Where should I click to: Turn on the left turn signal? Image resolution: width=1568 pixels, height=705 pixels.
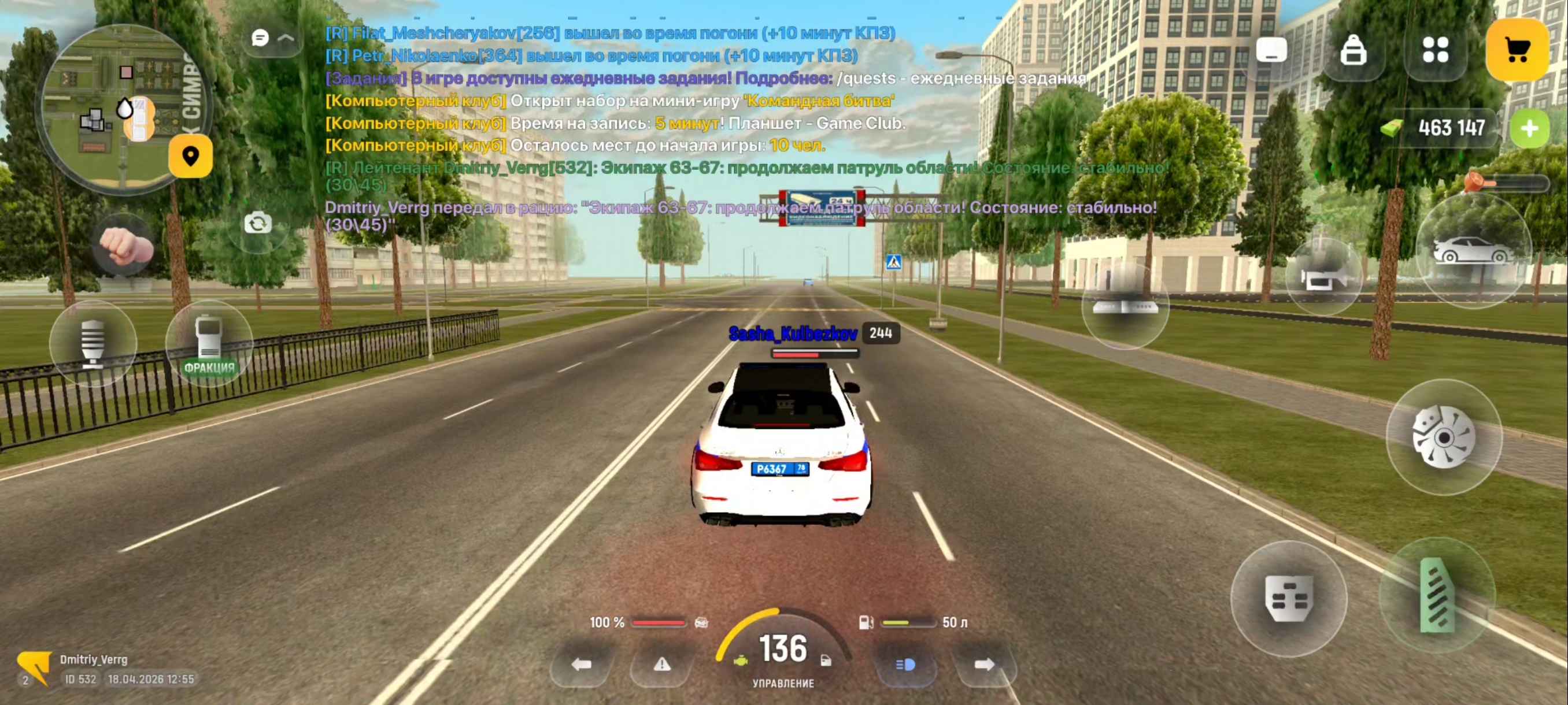581,664
